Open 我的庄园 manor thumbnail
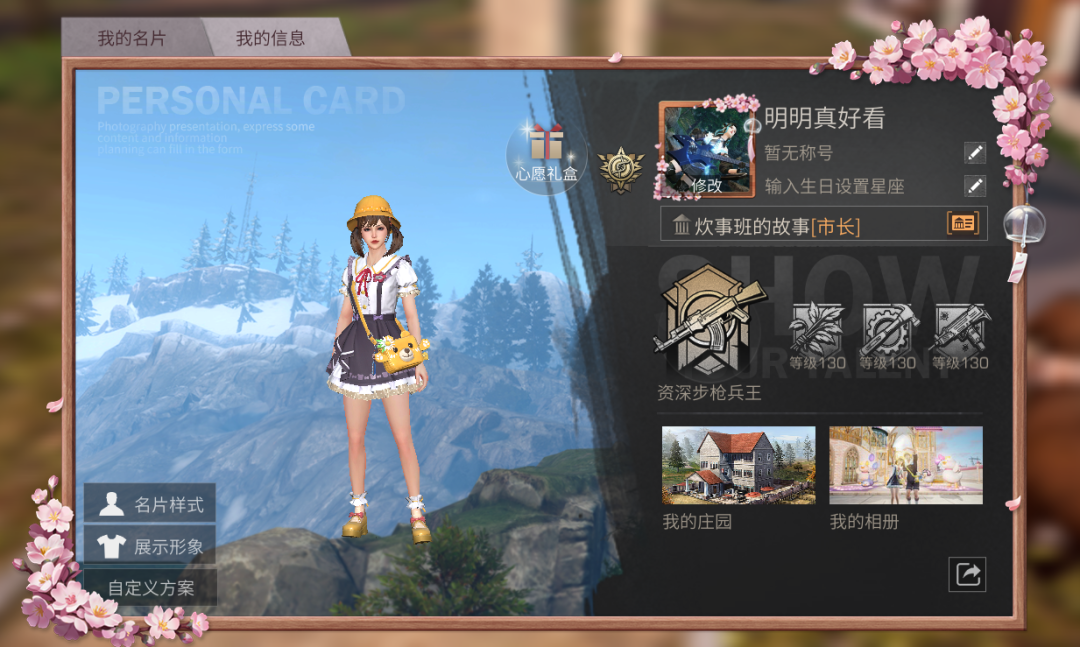Viewport: 1080px width, 647px height. coord(738,465)
